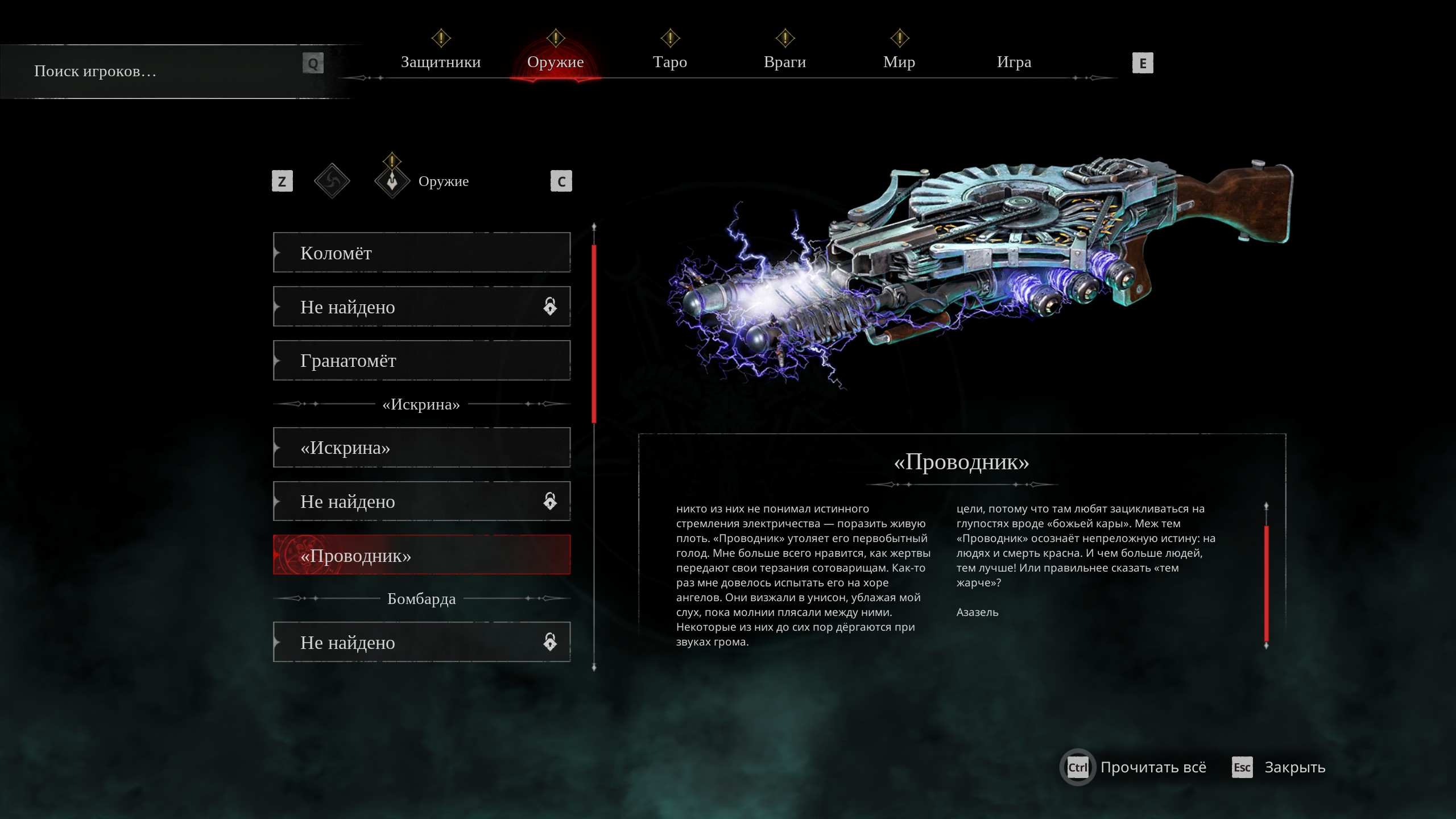Select the swirl diamond category icon
The height and width of the screenshot is (819, 1456).
coord(332,181)
